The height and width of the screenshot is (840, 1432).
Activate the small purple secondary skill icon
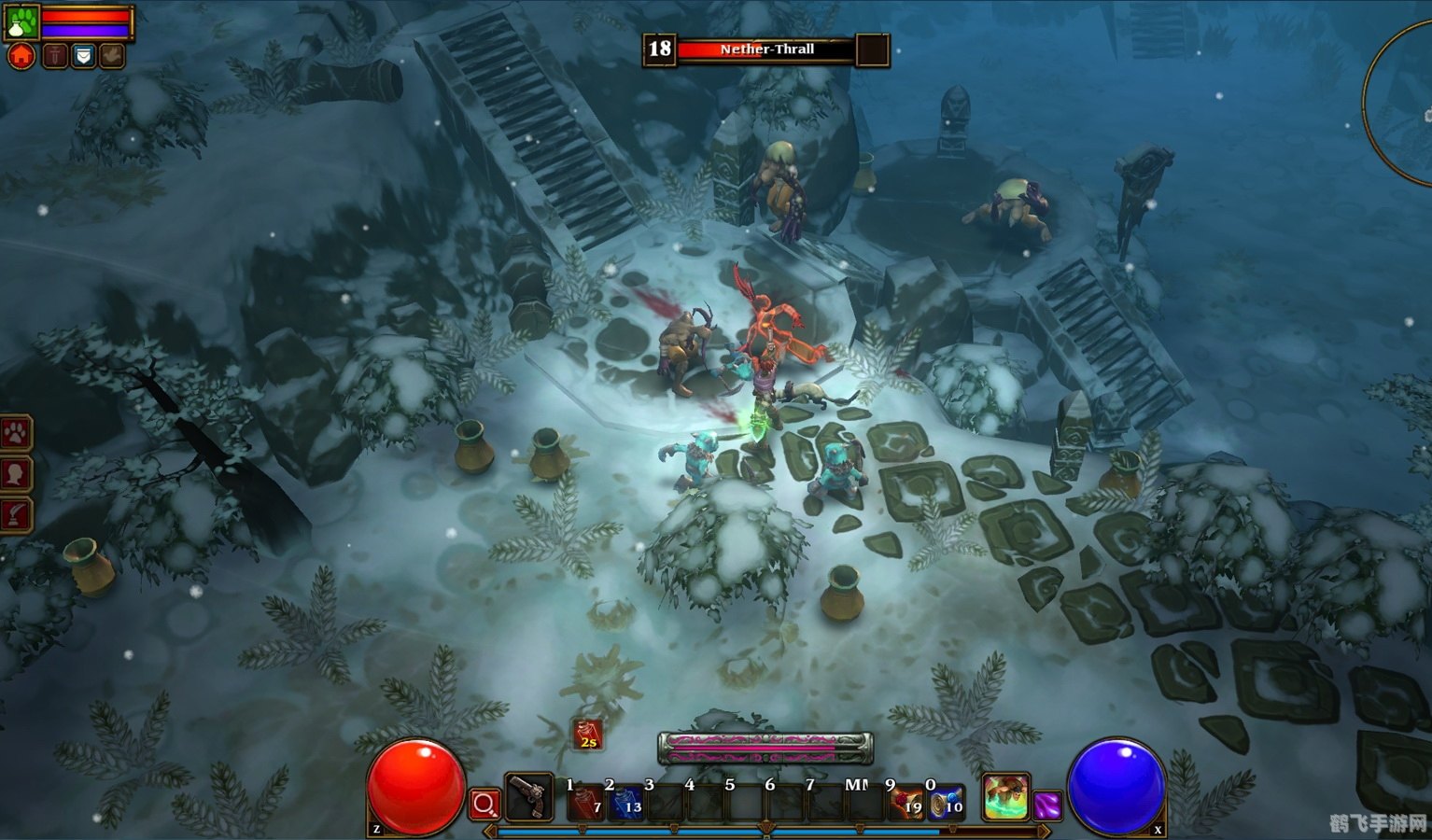1047,805
